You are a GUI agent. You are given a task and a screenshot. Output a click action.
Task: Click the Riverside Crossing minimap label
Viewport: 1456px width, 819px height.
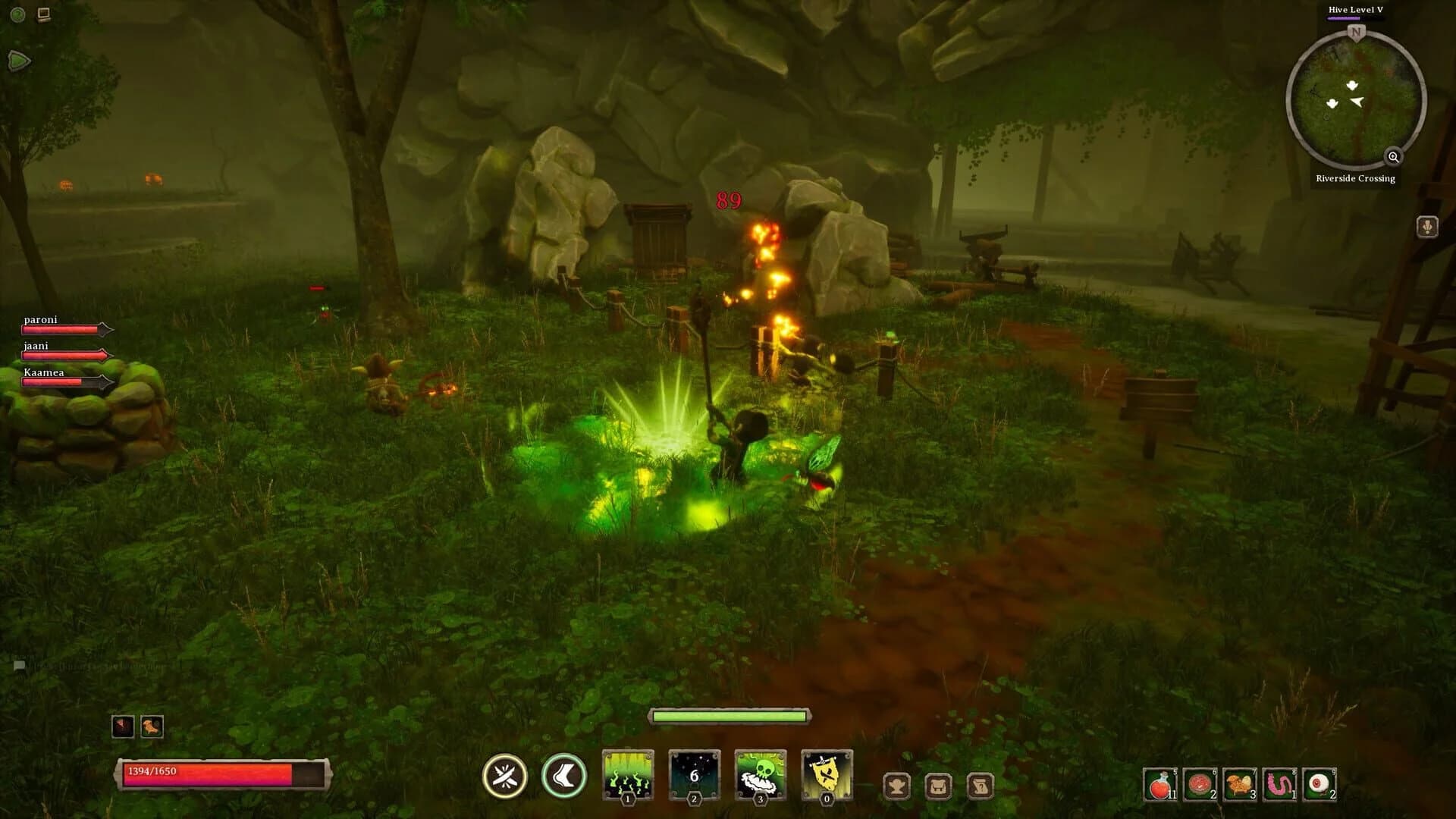[1356, 178]
